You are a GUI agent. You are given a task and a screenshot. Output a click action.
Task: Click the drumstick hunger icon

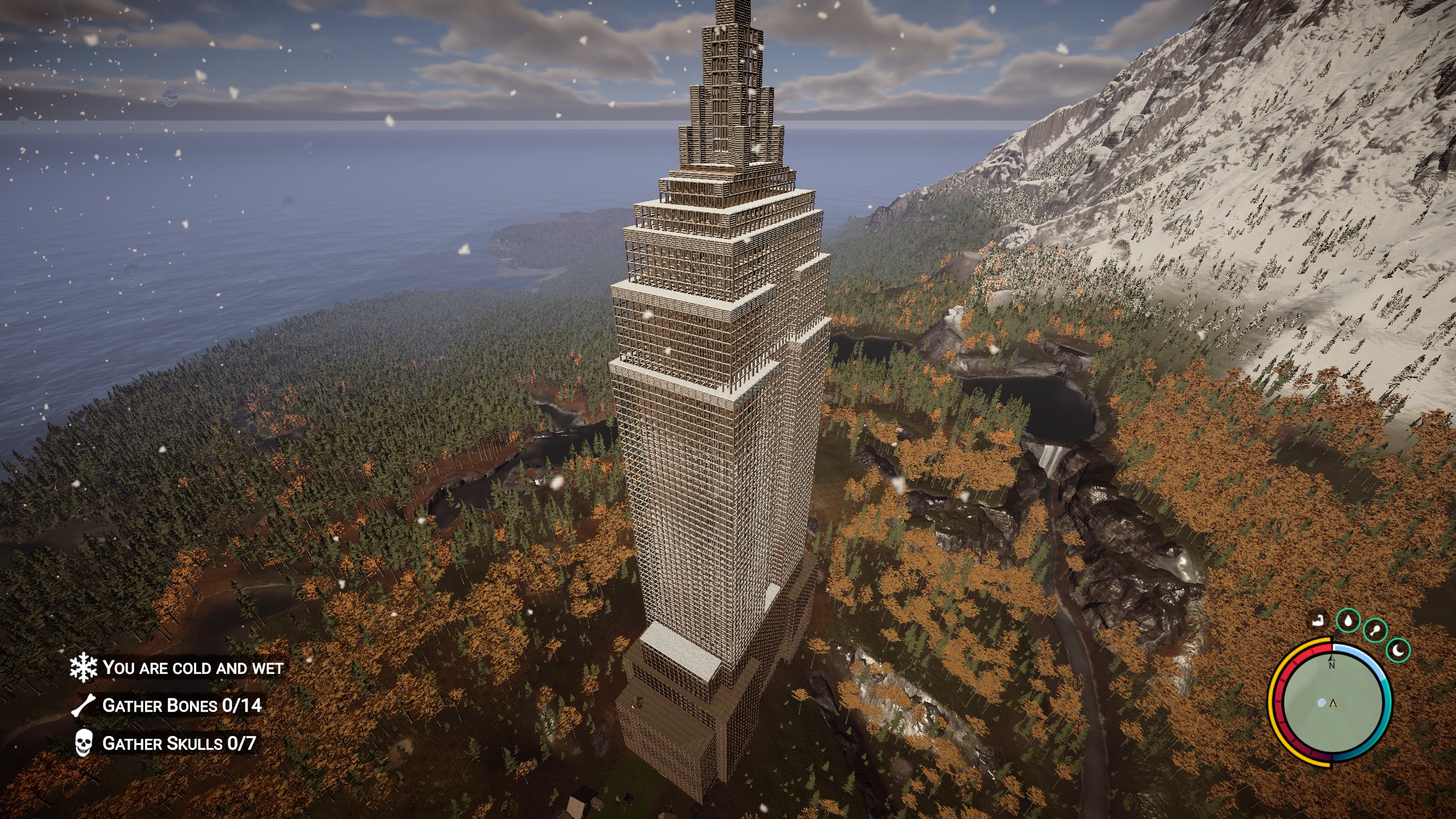pos(1375,630)
